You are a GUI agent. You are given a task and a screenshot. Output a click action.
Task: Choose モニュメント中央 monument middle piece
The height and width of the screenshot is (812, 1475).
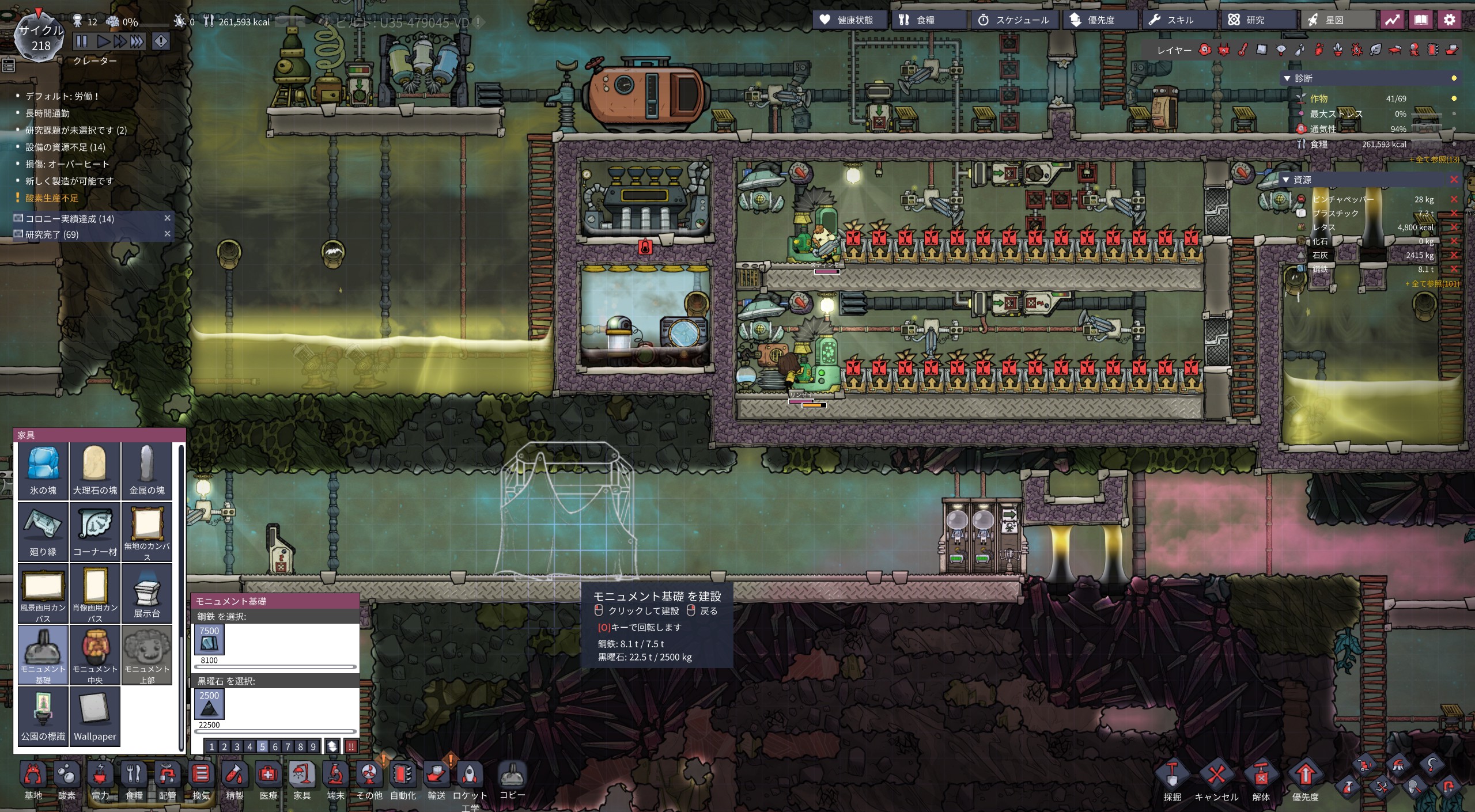(95, 654)
